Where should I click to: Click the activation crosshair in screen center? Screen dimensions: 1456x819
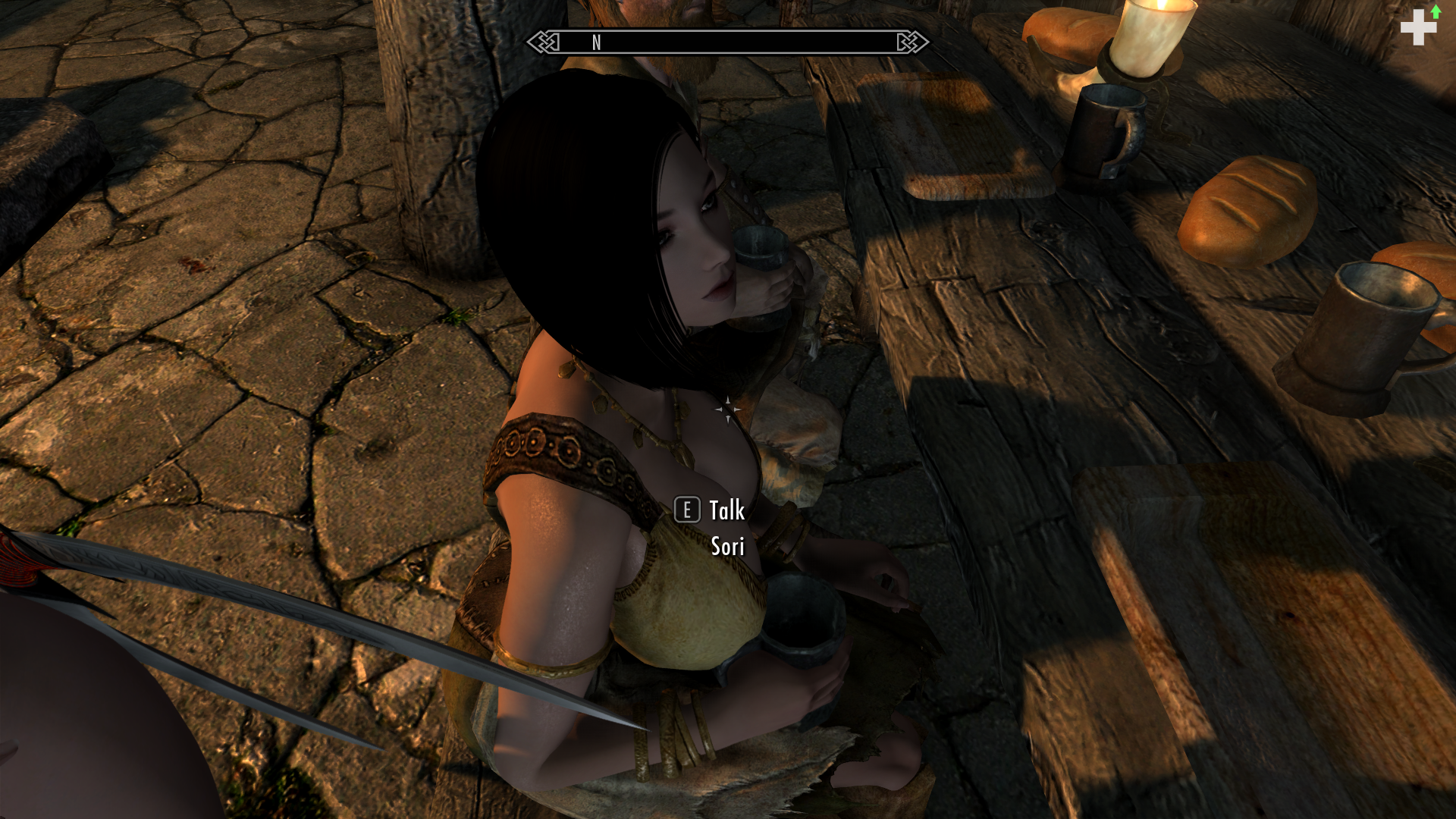728,409
